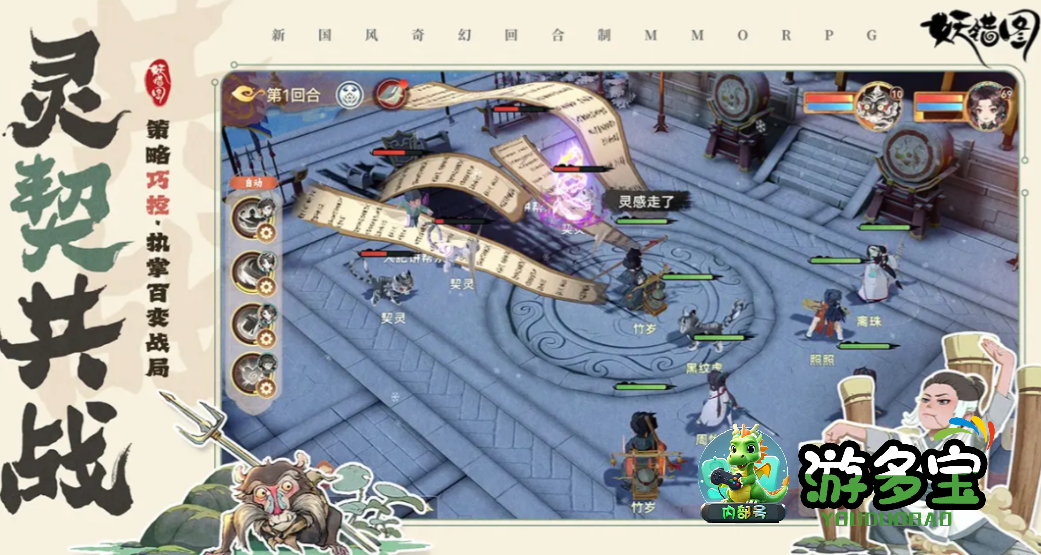
Task: Select the level 10 pet portrait
Action: 879,103
